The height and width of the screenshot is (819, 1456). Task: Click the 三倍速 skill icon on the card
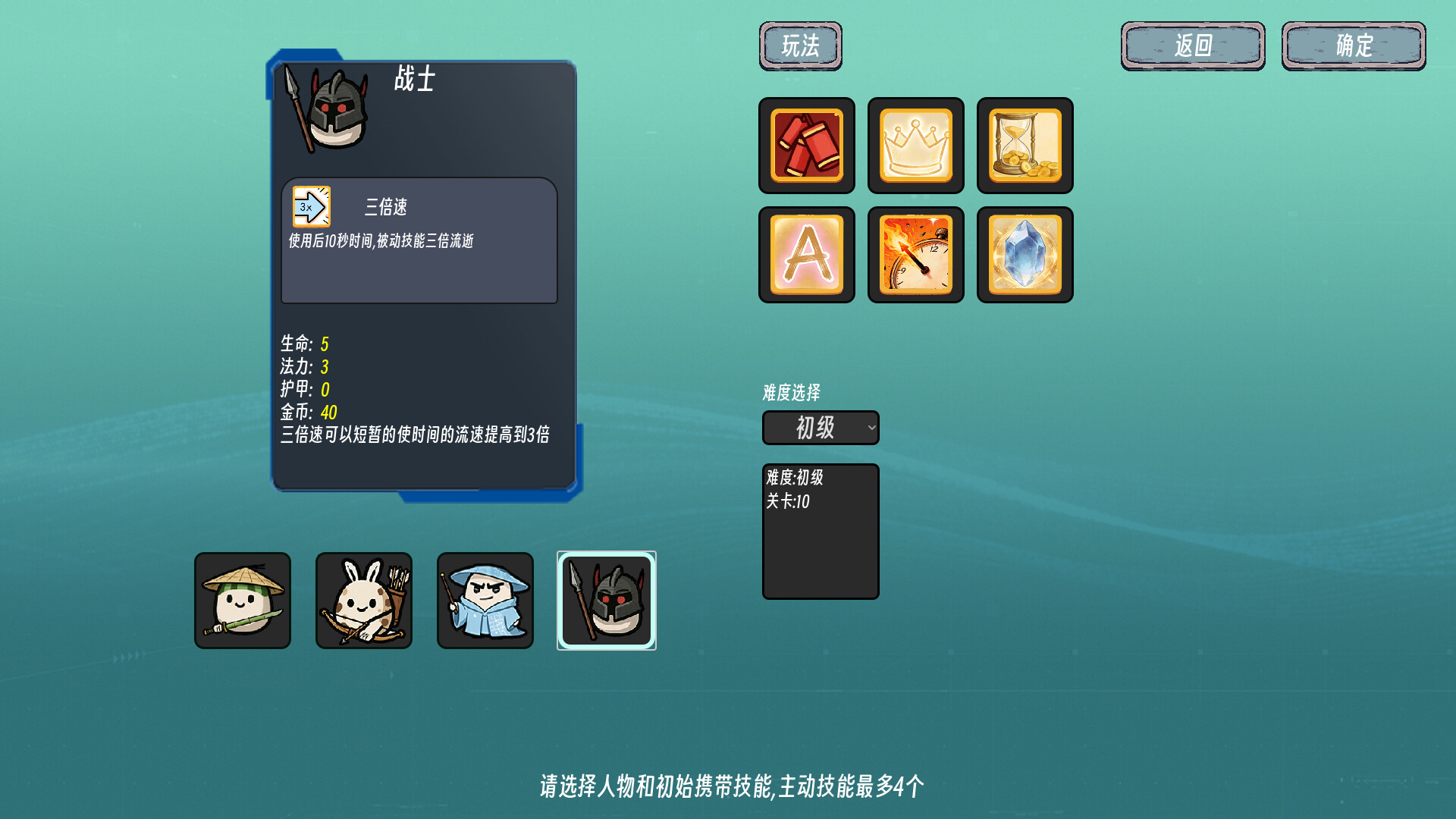311,206
